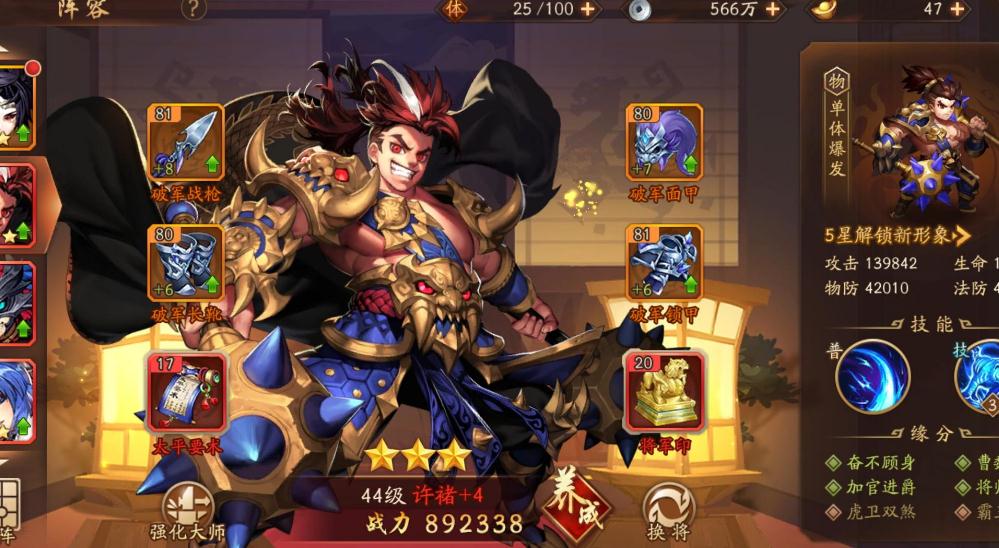Screen dimensions: 999x548
Task: Tap the red 养成 develop button
Action: 577,502
